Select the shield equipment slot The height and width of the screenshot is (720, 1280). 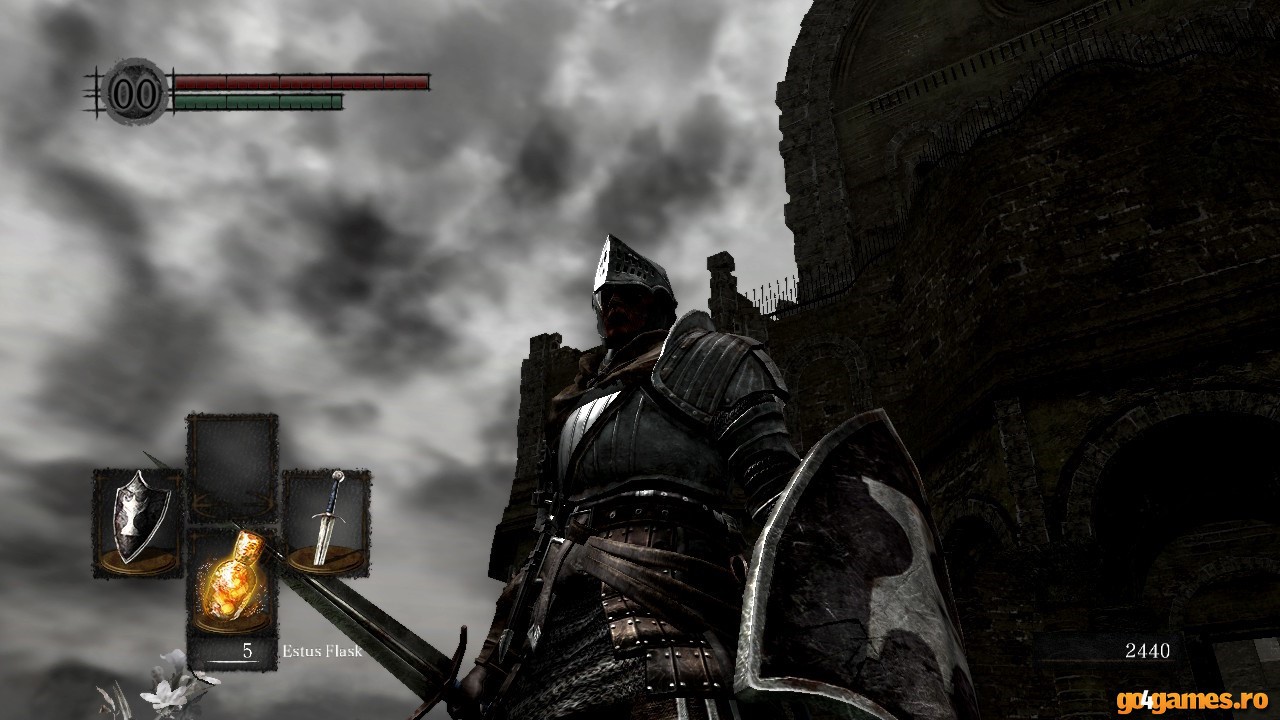137,523
